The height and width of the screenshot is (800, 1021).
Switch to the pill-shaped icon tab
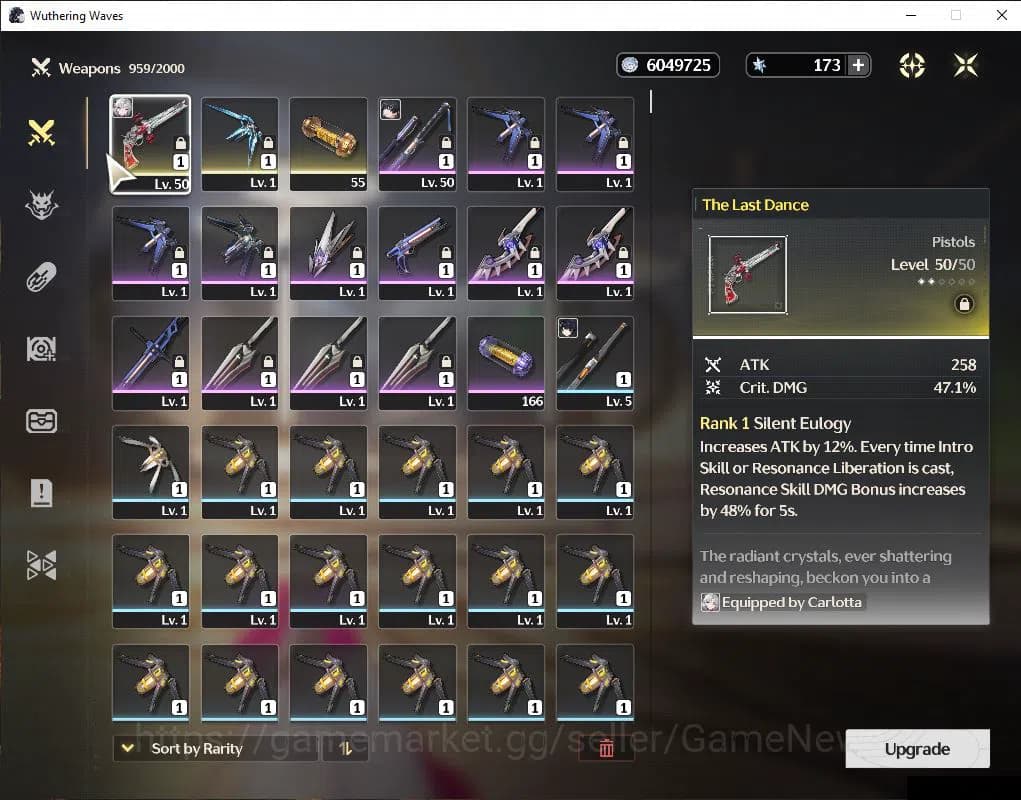pos(41,277)
